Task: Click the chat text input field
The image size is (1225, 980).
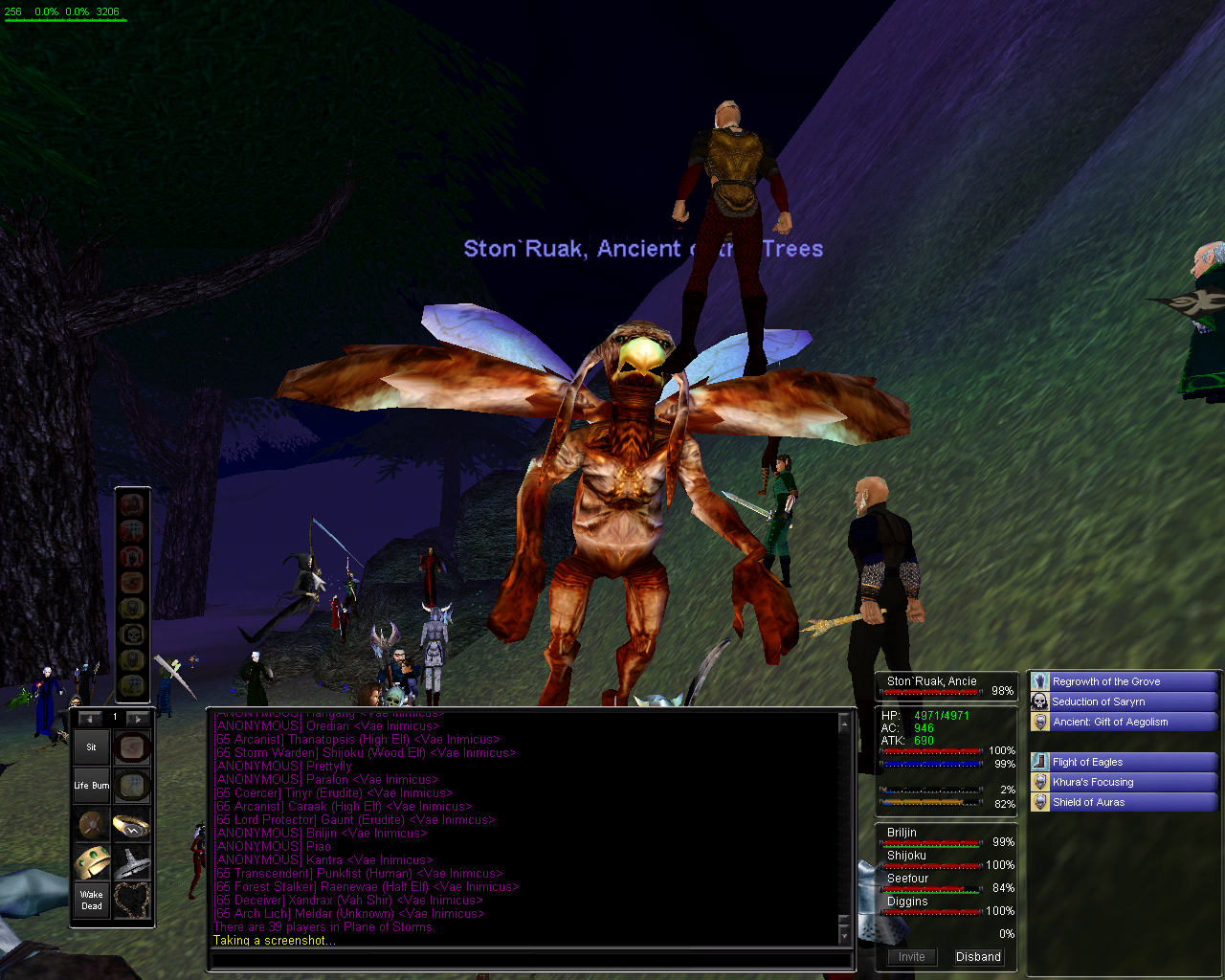Action: pos(529,960)
